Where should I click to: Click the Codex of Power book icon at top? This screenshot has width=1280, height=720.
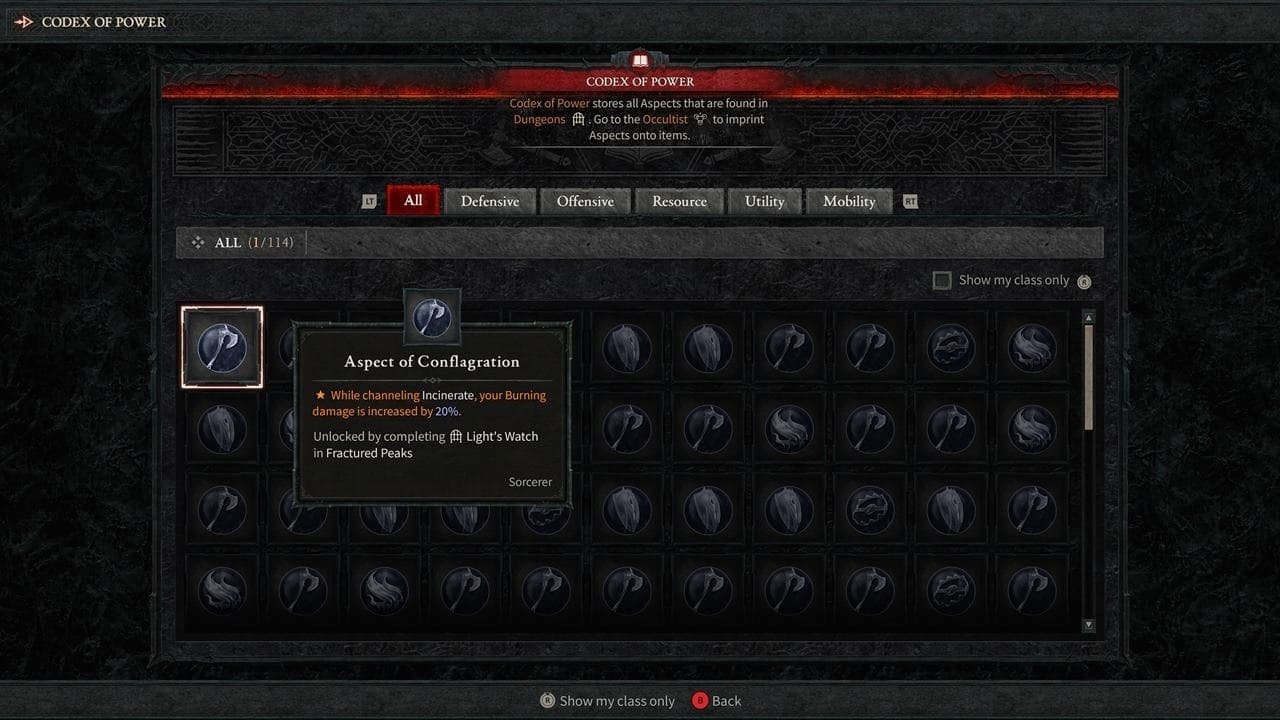pyautogui.click(x=641, y=58)
